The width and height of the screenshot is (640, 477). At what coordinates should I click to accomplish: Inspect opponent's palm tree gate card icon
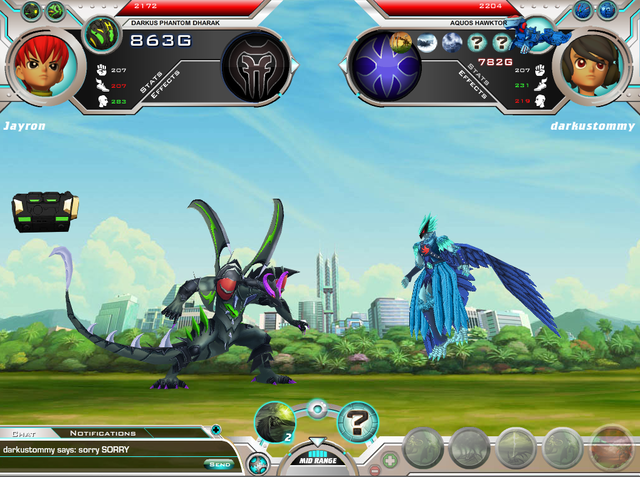click(401, 42)
